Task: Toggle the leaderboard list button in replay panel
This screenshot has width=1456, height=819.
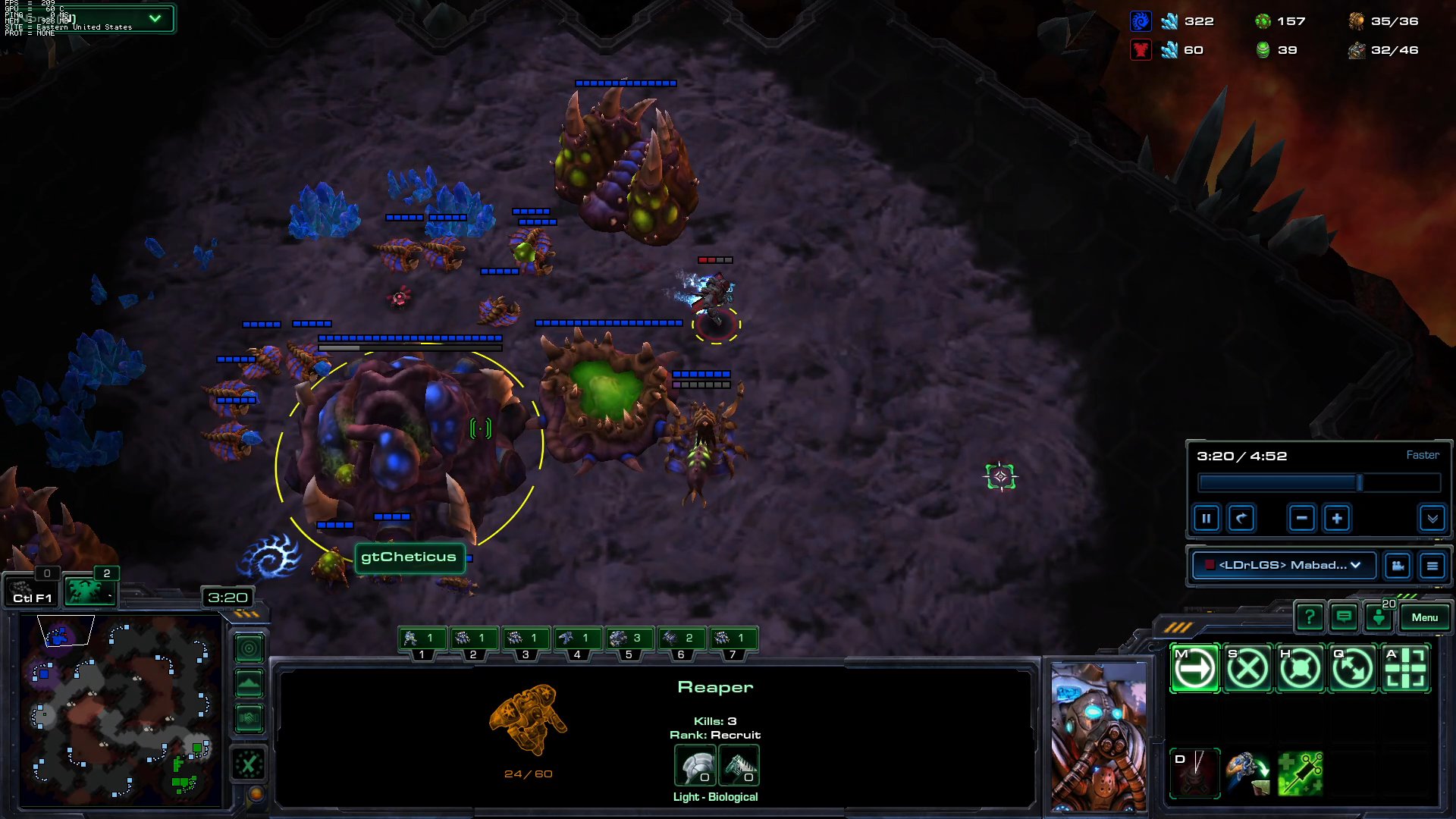Action: point(1433,566)
